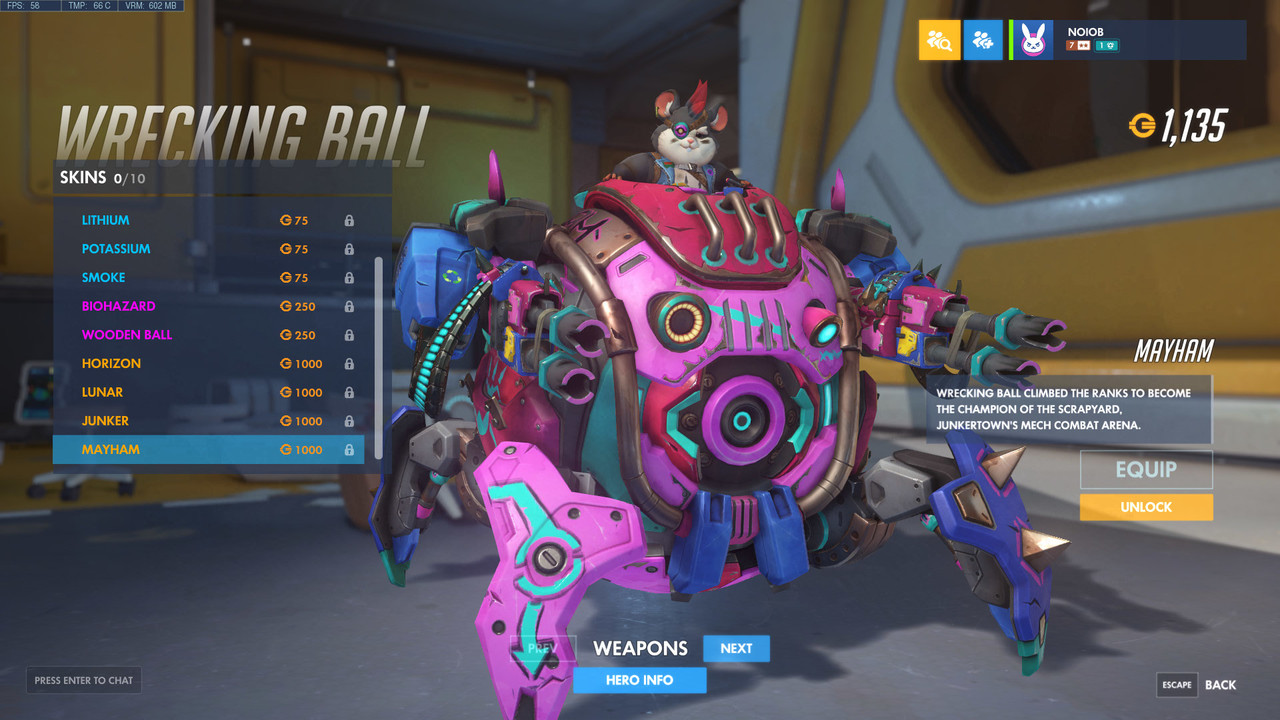The height and width of the screenshot is (720, 1280).
Task: Click the Prev category button
Action: pos(543,648)
